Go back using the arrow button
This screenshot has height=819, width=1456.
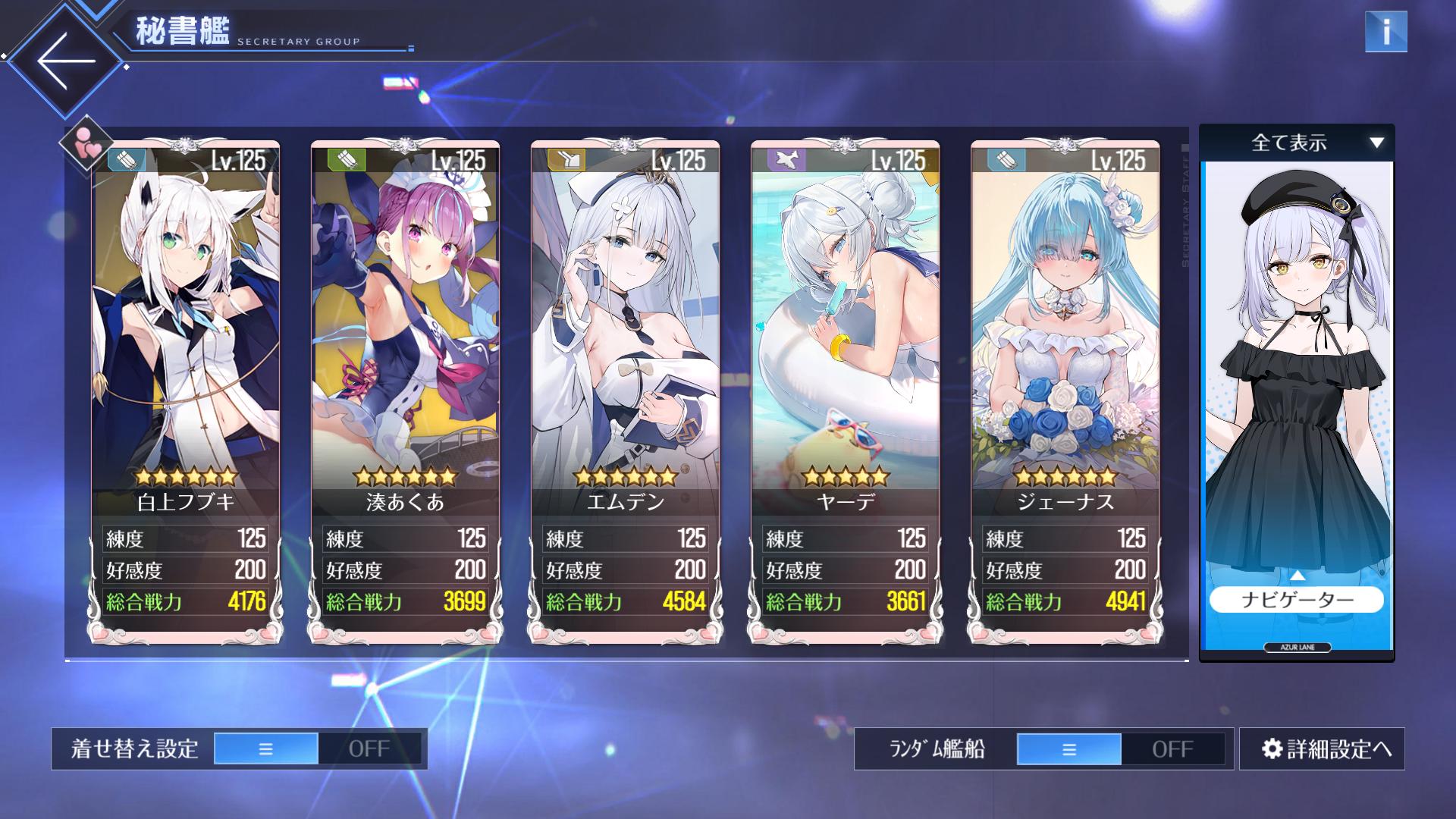[x=66, y=61]
